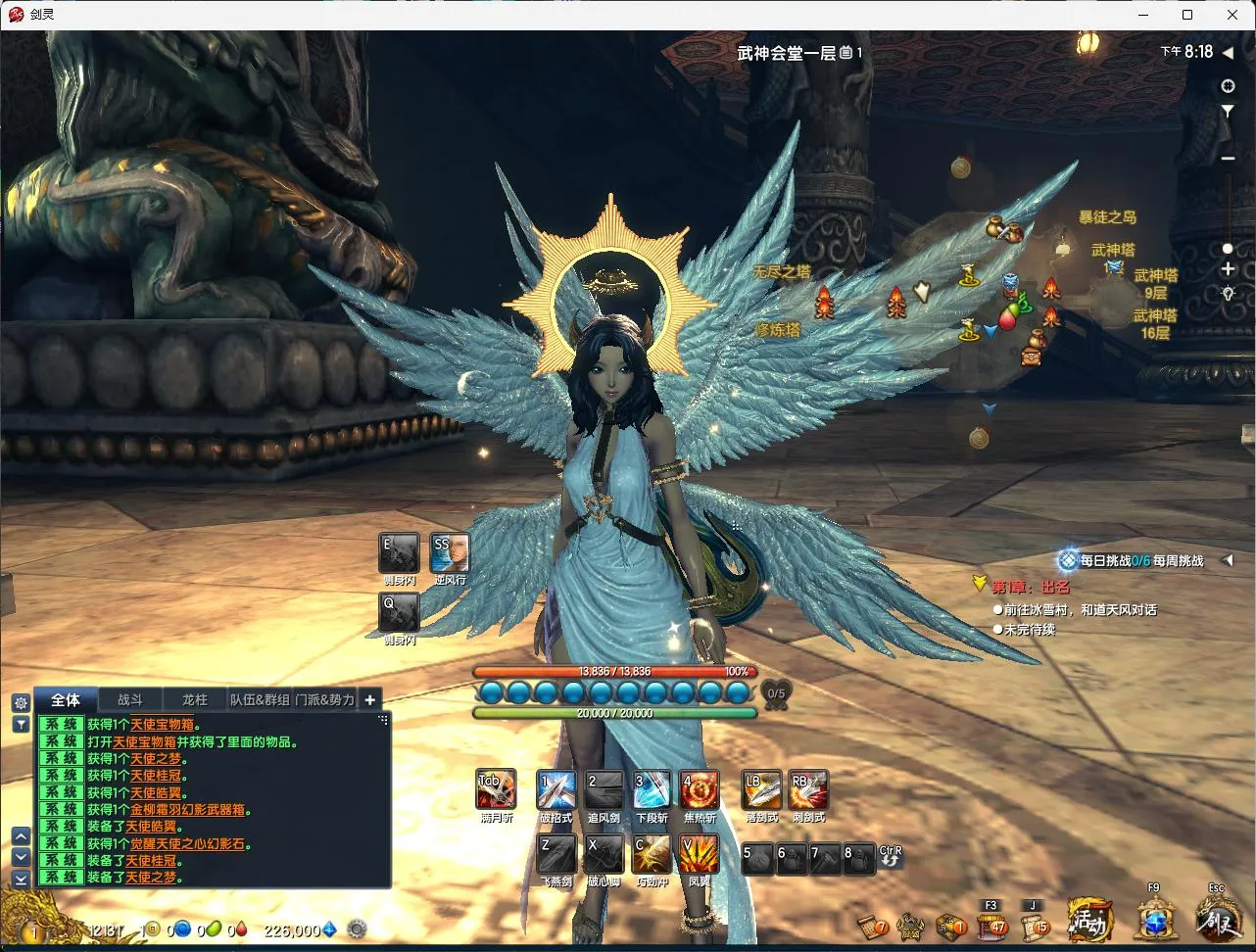Use the 破招式 skill
This screenshot has height=952, width=1256.
point(556,789)
